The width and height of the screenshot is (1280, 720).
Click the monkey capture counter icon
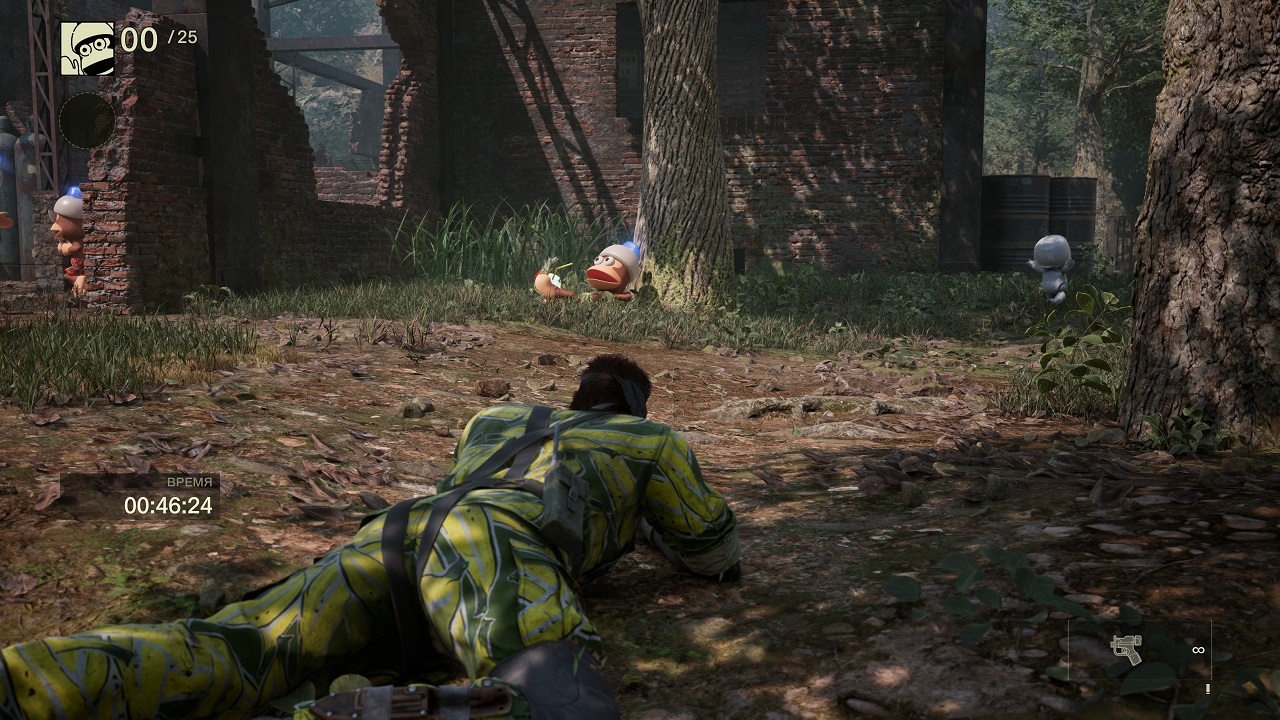tap(87, 48)
